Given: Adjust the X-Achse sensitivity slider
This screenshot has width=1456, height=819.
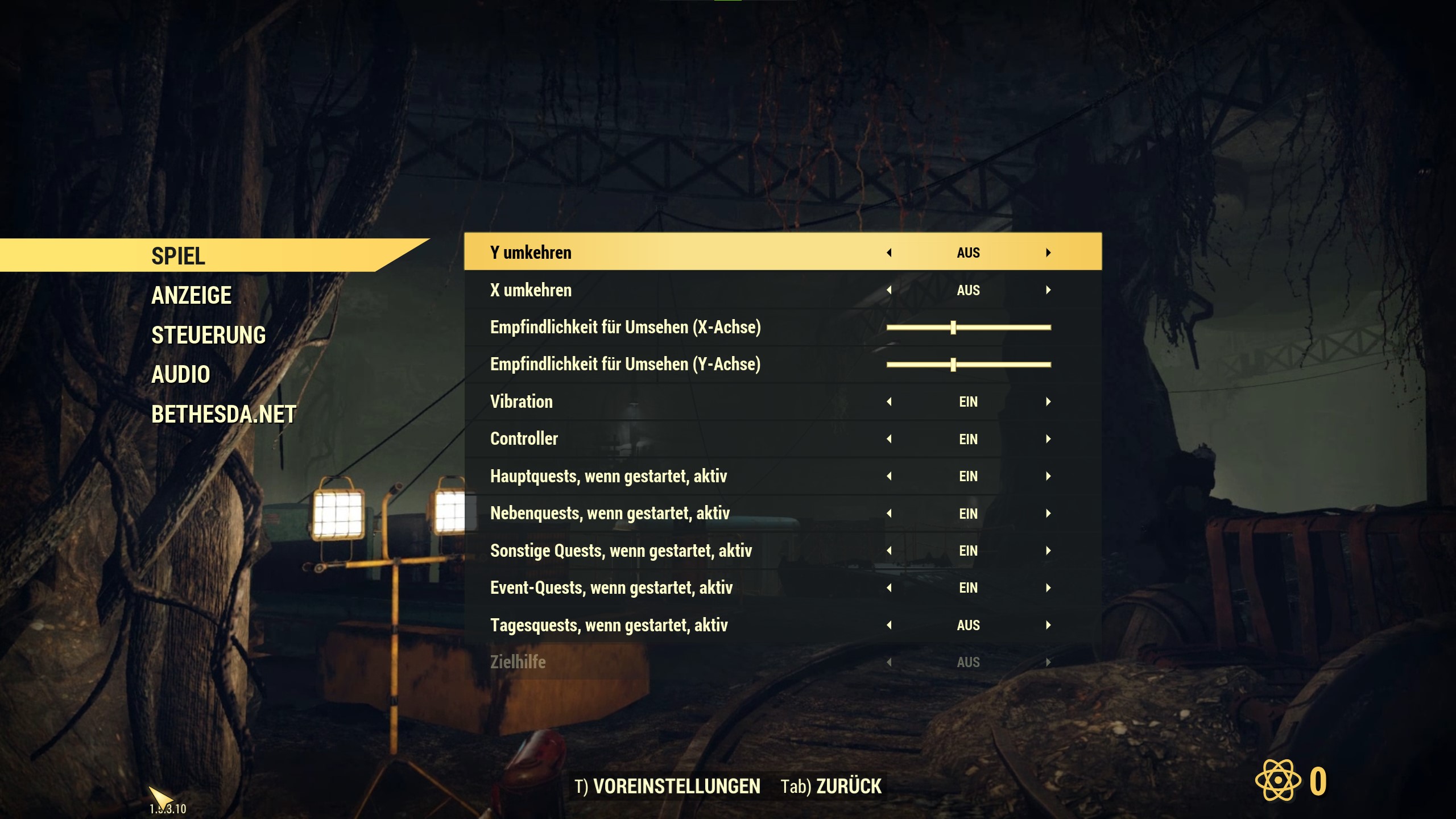Looking at the screenshot, I should pyautogui.click(x=953, y=328).
